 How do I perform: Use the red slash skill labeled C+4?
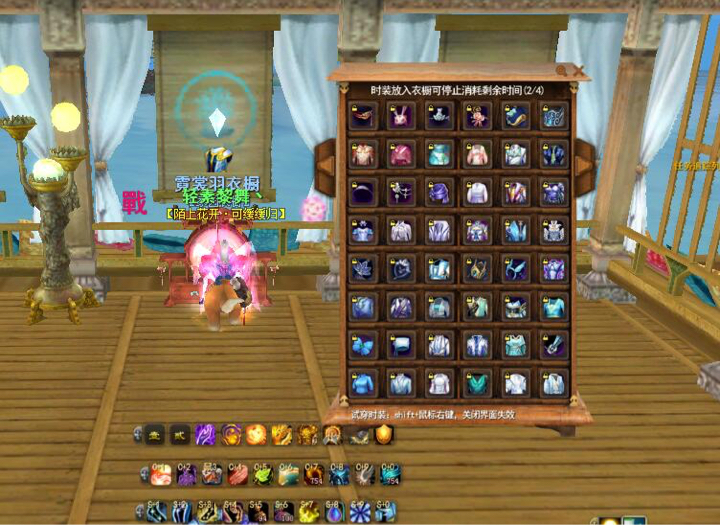pos(237,474)
